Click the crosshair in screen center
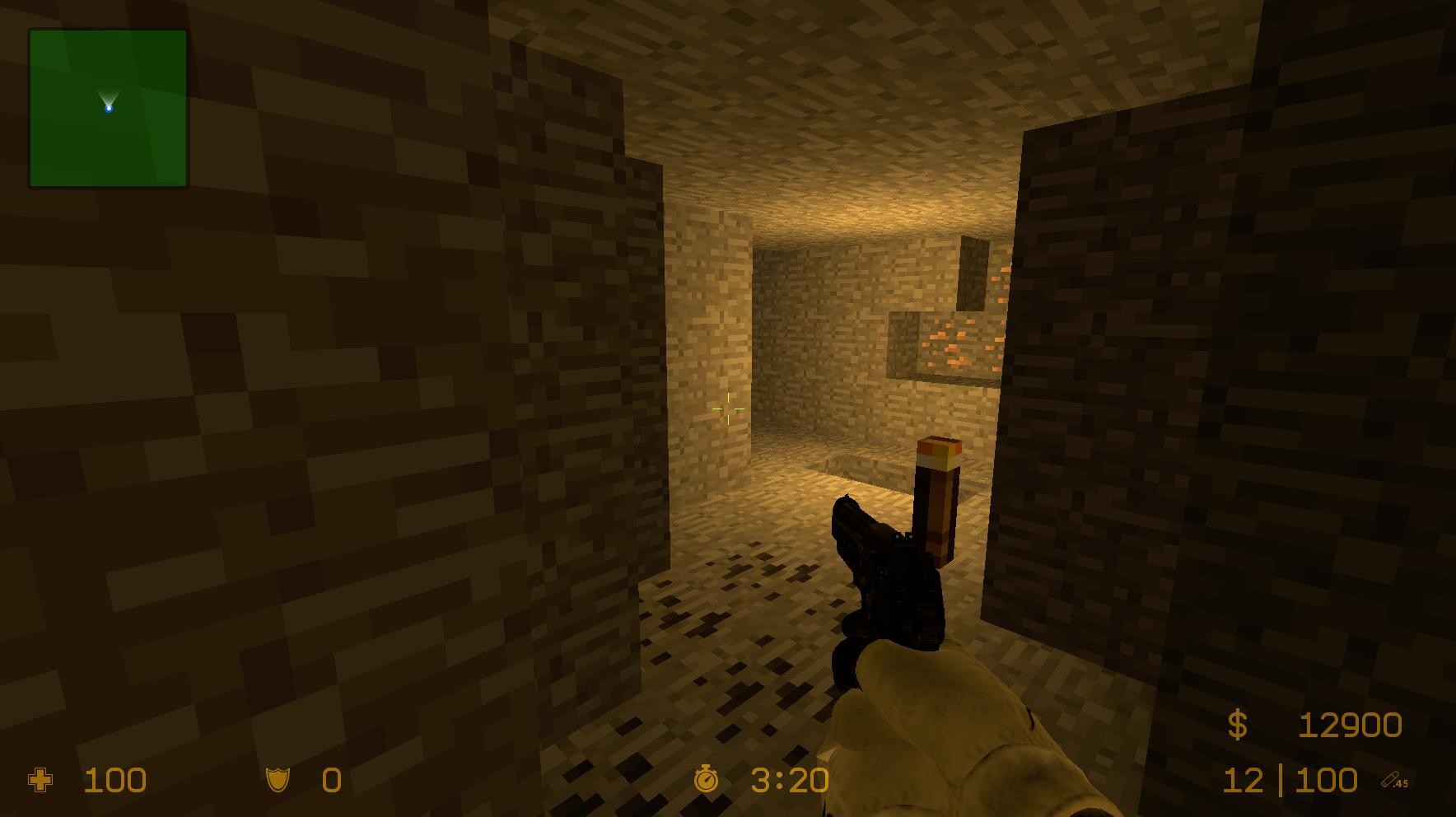This screenshot has width=1456, height=817. (728, 408)
